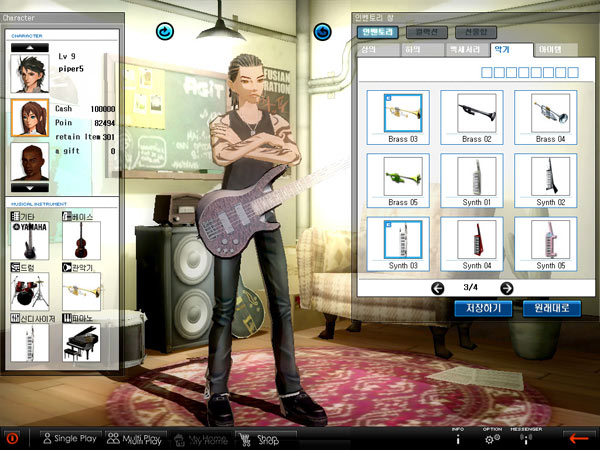600x450 pixels.
Task: Go to next inventory page
Action: [507, 288]
